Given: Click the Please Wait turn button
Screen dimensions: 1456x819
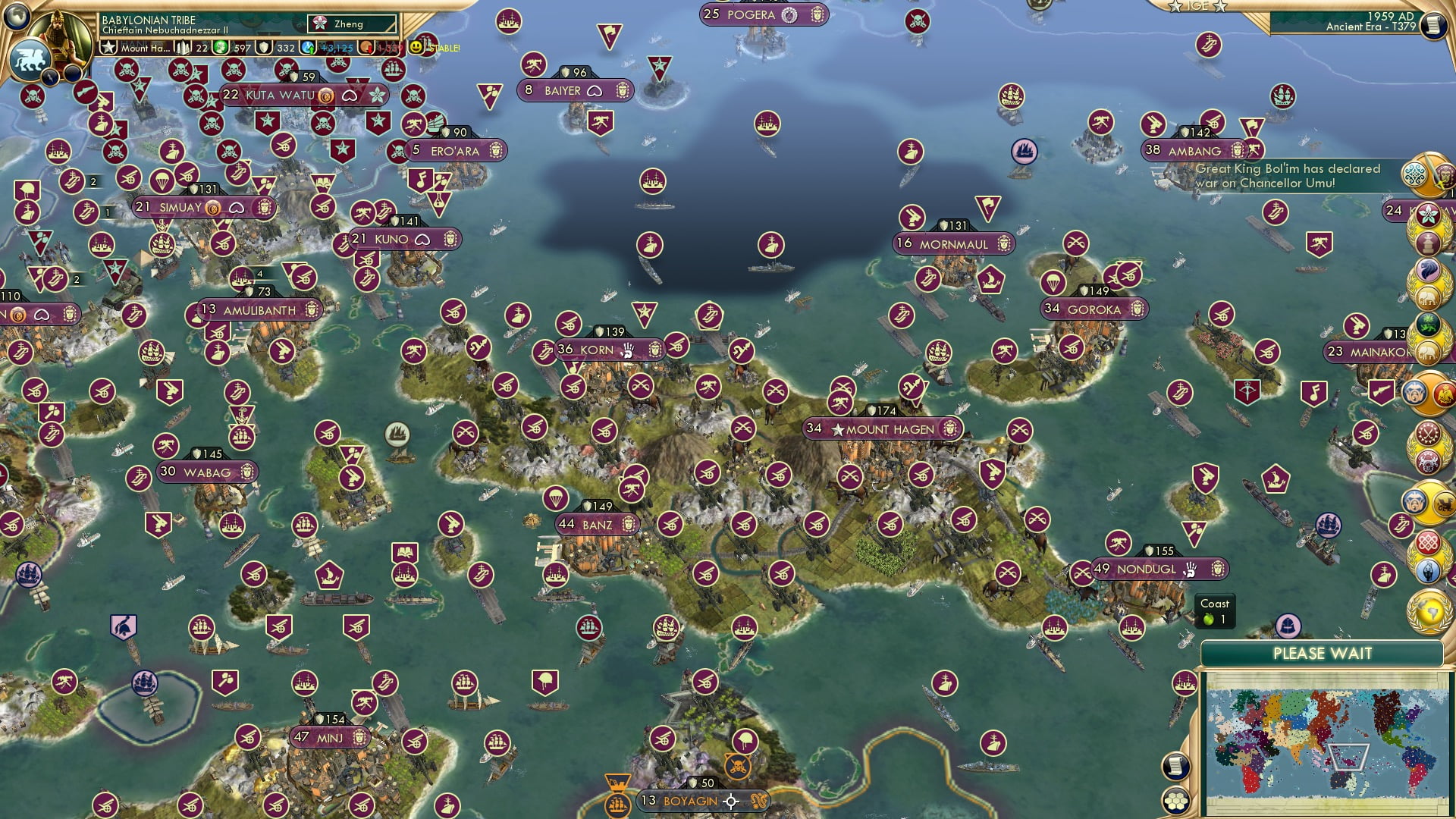Looking at the screenshot, I should [1322, 654].
